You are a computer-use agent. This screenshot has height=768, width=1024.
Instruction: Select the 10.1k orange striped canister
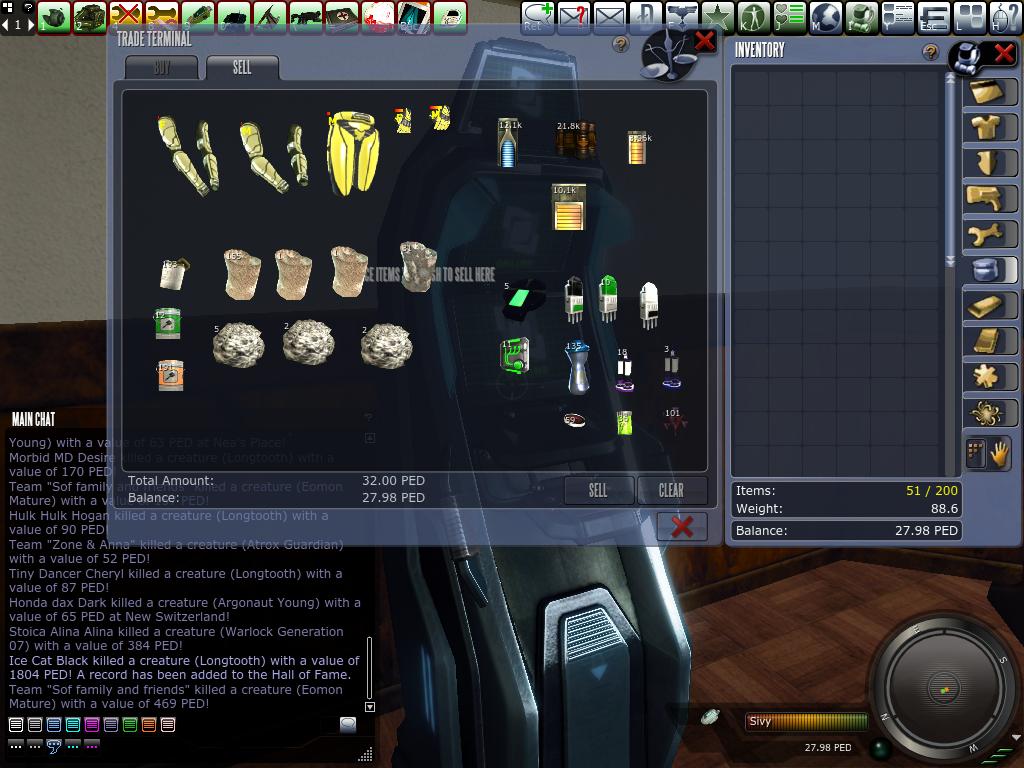point(568,207)
